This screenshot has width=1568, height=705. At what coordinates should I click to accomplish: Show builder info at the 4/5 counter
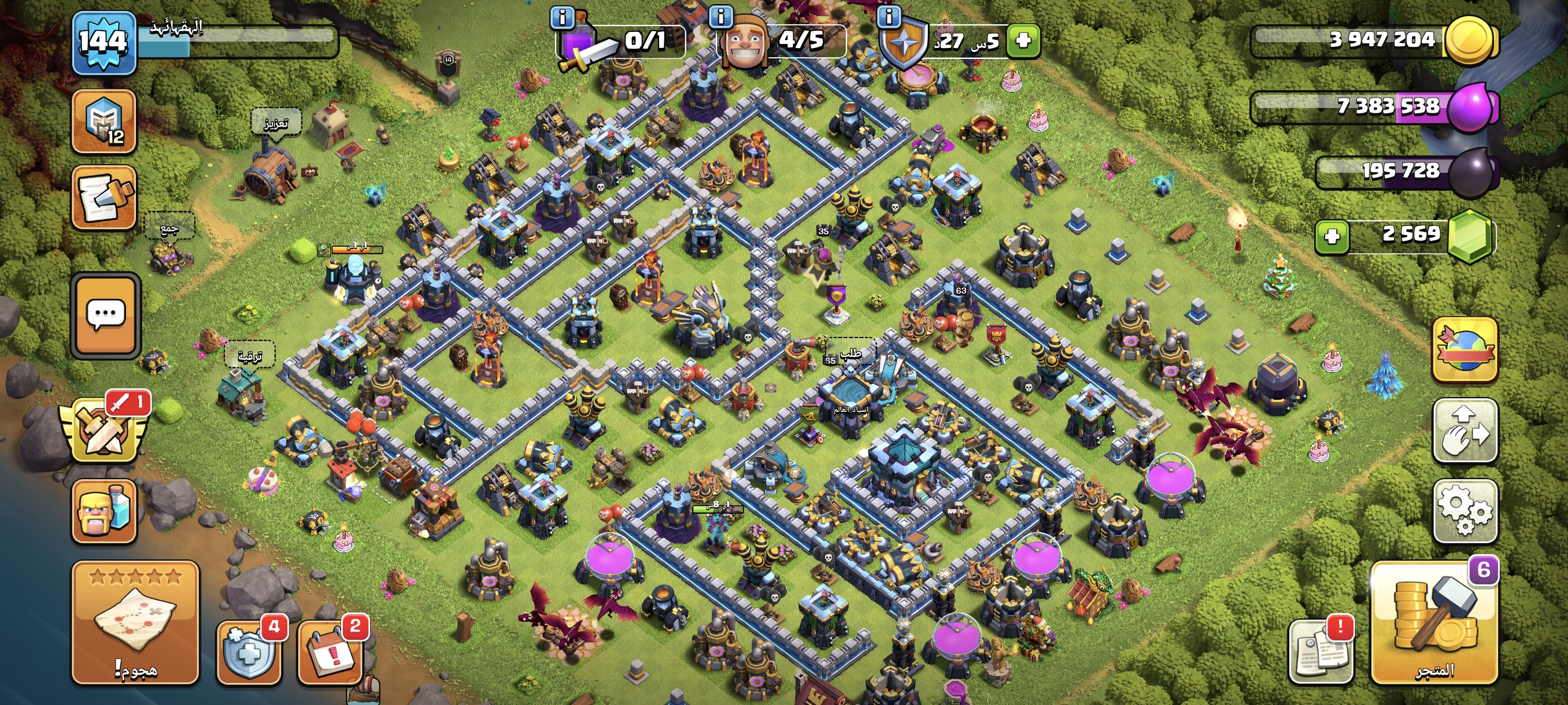tap(721, 17)
